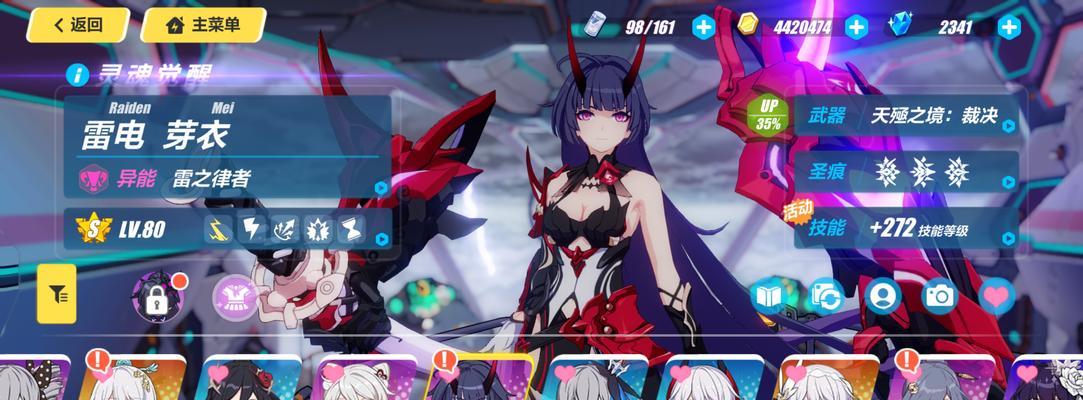Open the 技能 skills panel
This screenshot has width=1083, height=400.
(x=906, y=228)
